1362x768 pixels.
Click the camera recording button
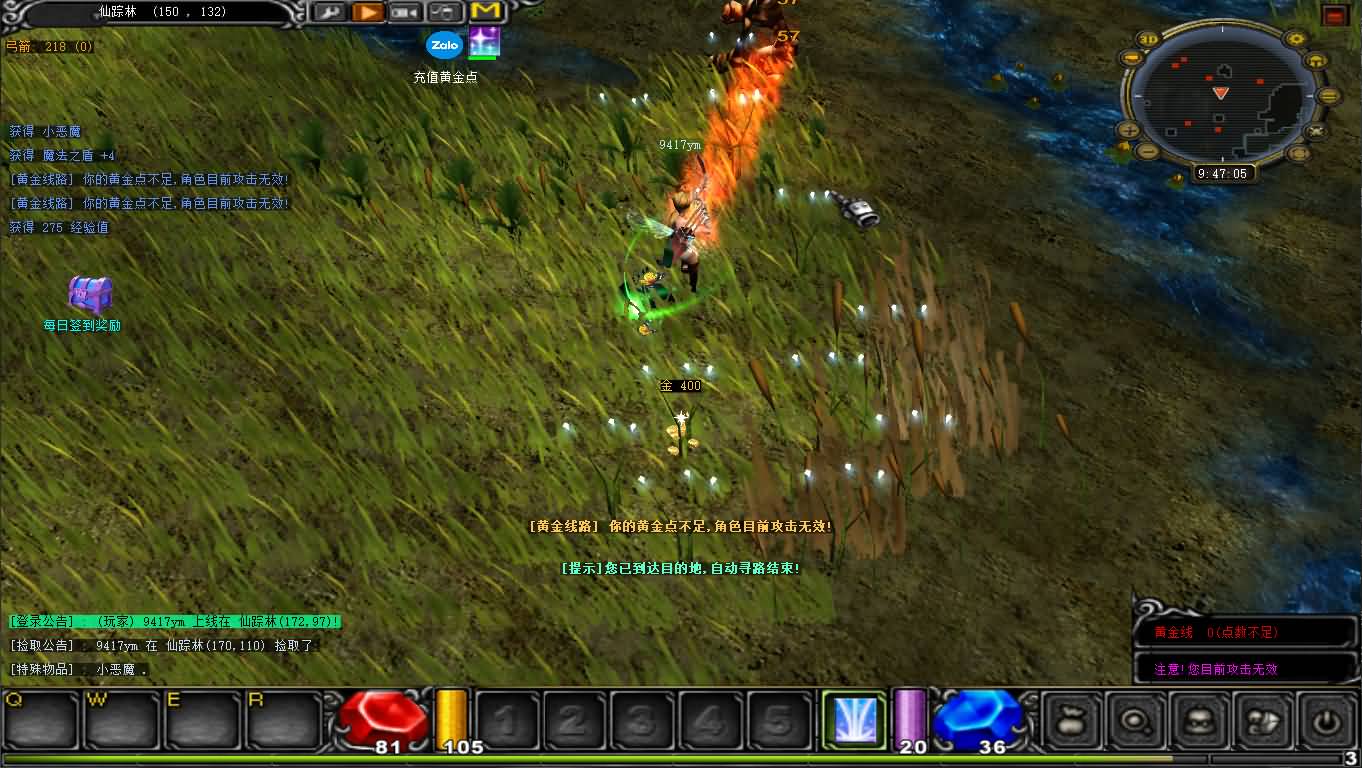[x=405, y=12]
